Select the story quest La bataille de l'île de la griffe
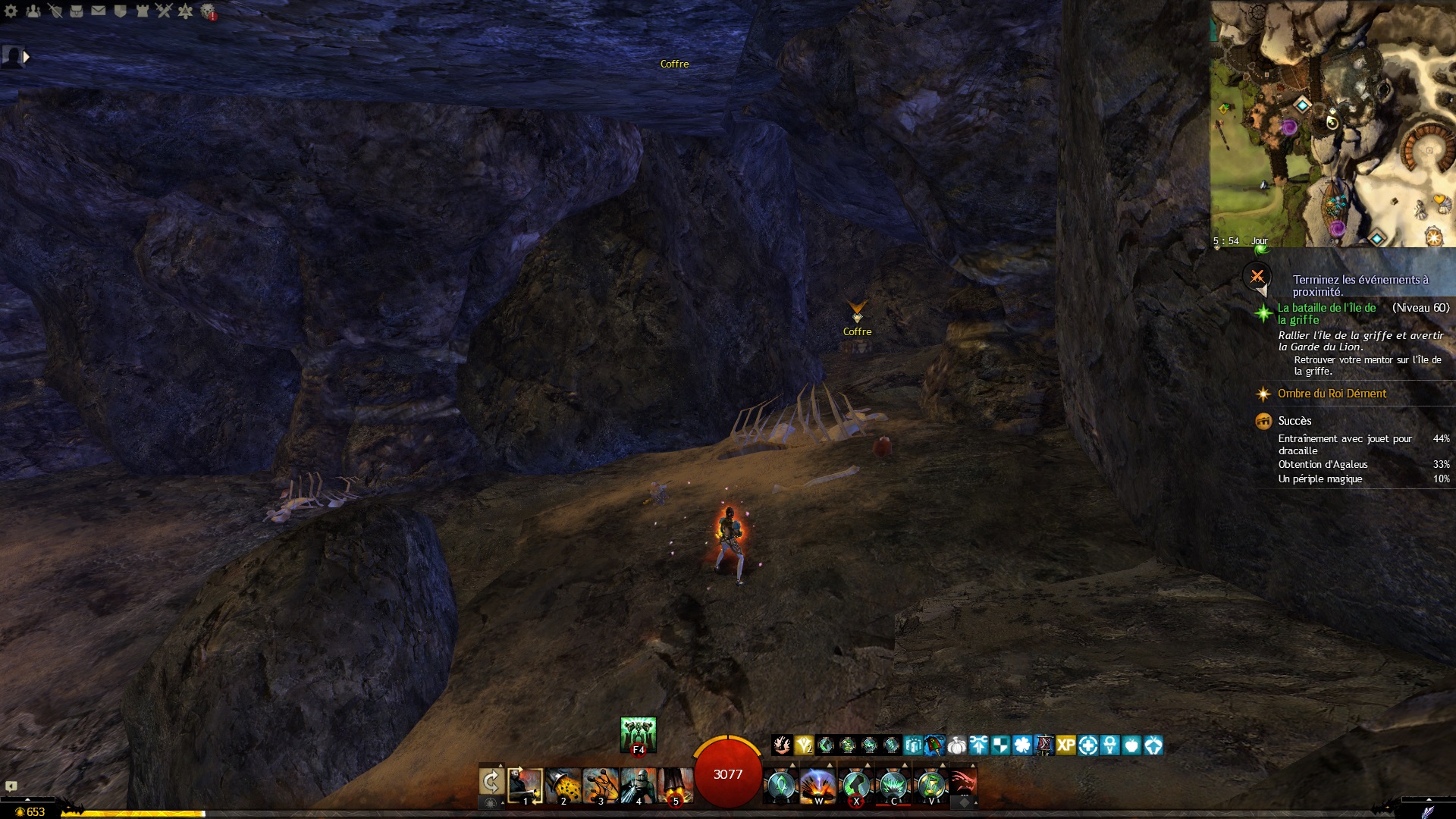The height and width of the screenshot is (819, 1456). [x=1326, y=314]
